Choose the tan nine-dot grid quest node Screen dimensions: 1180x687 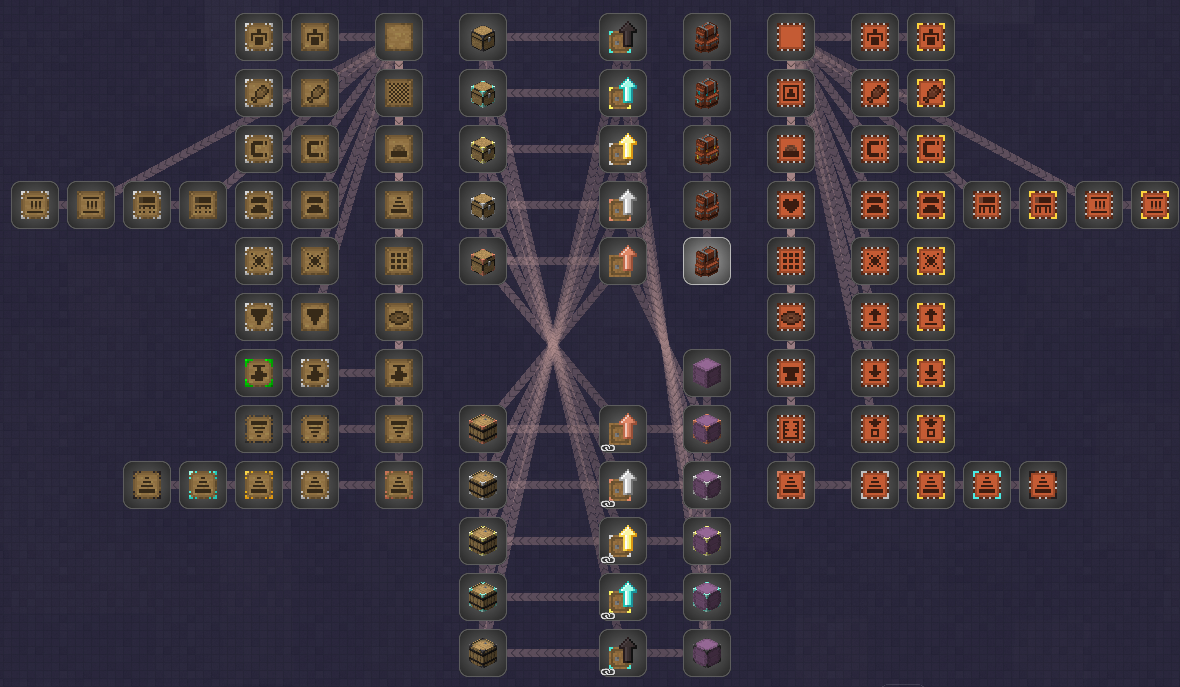coord(399,261)
